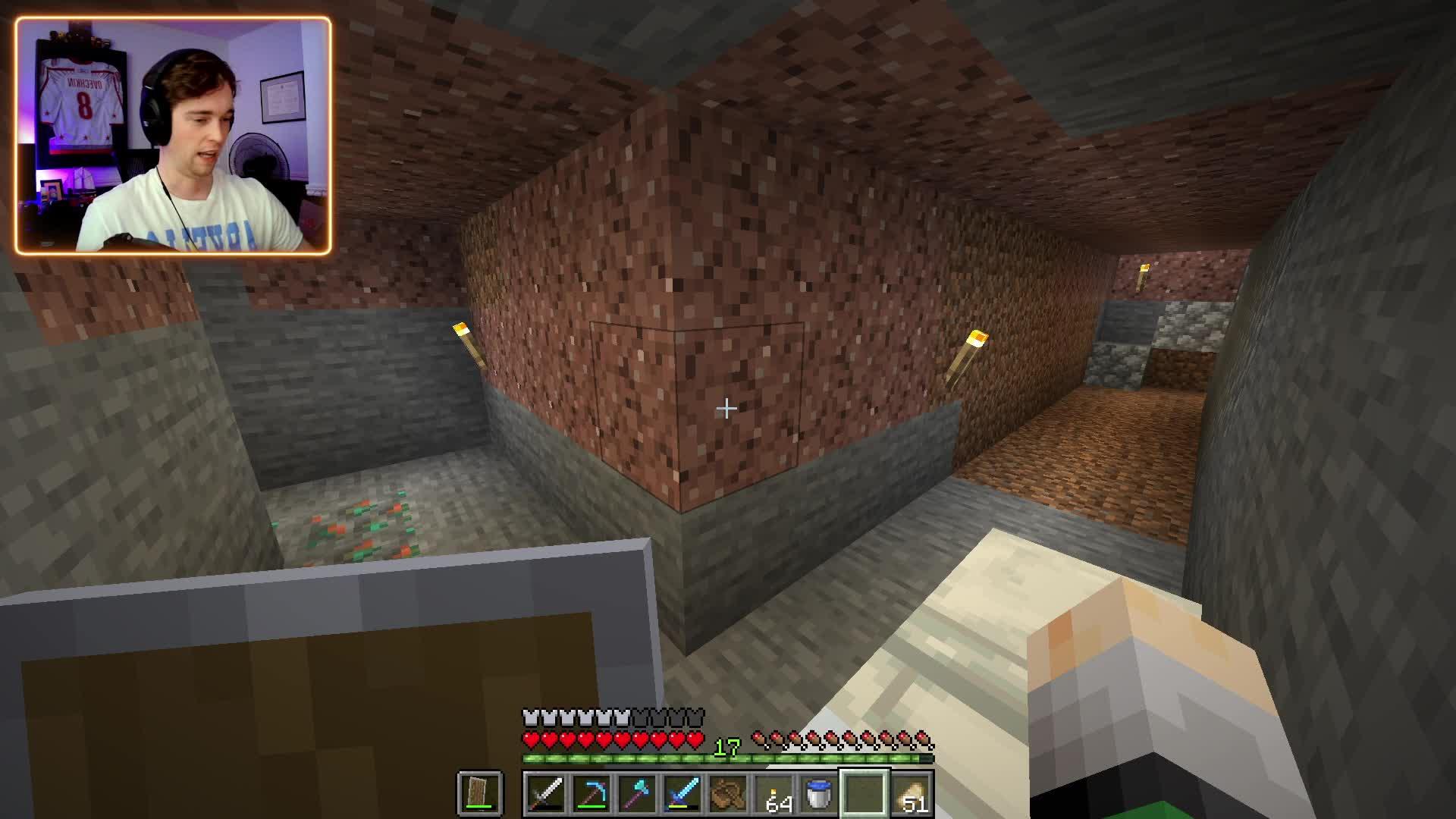
Task: Click the rightmost hunger drumstick icon
Action: (x=921, y=737)
